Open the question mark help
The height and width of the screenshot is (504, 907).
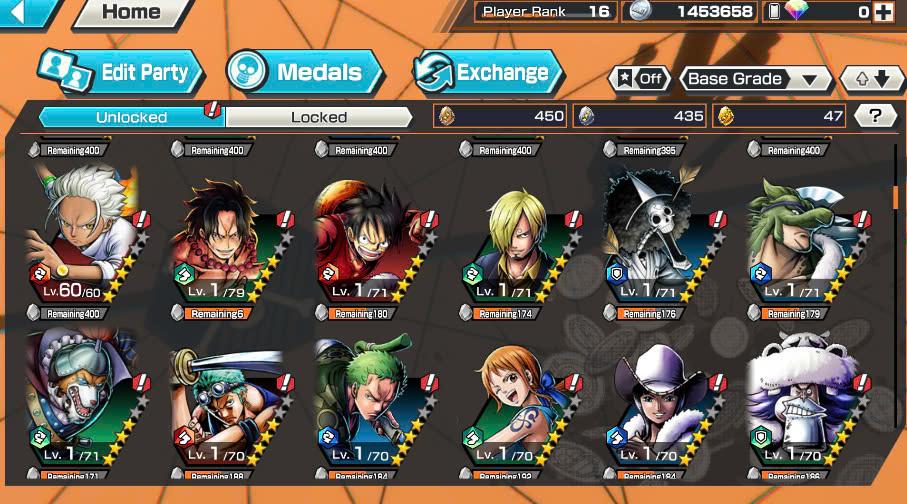tap(875, 116)
